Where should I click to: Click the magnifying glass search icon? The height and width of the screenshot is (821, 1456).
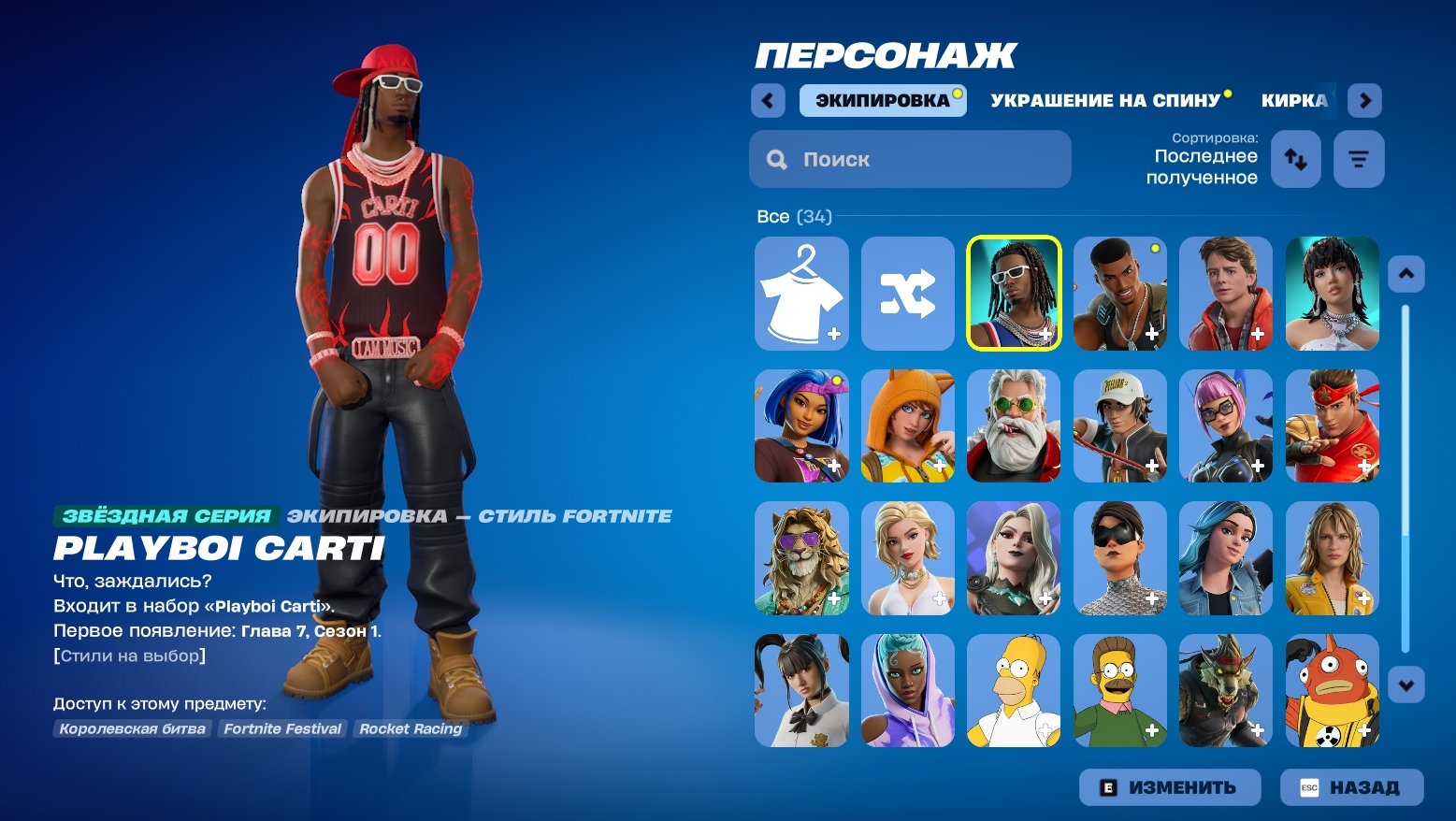coord(776,158)
